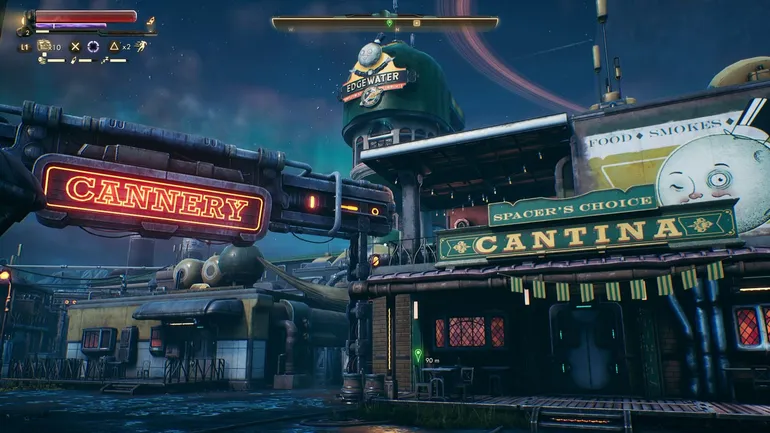This screenshot has width=770, height=433.
Task: Click the golden running figure icon
Action: 142,46
